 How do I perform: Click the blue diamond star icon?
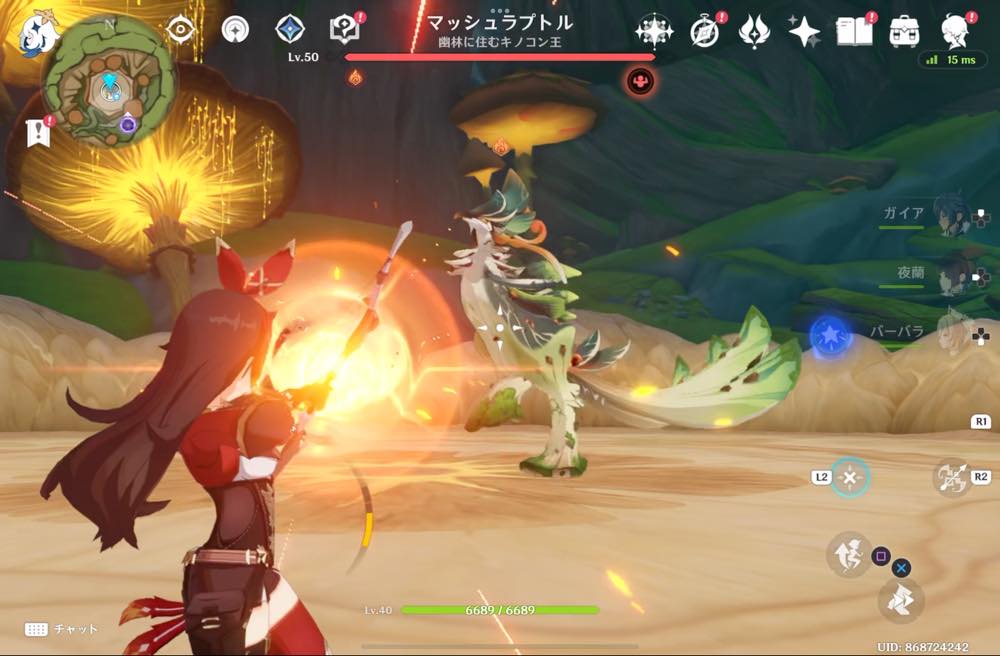pos(290,30)
